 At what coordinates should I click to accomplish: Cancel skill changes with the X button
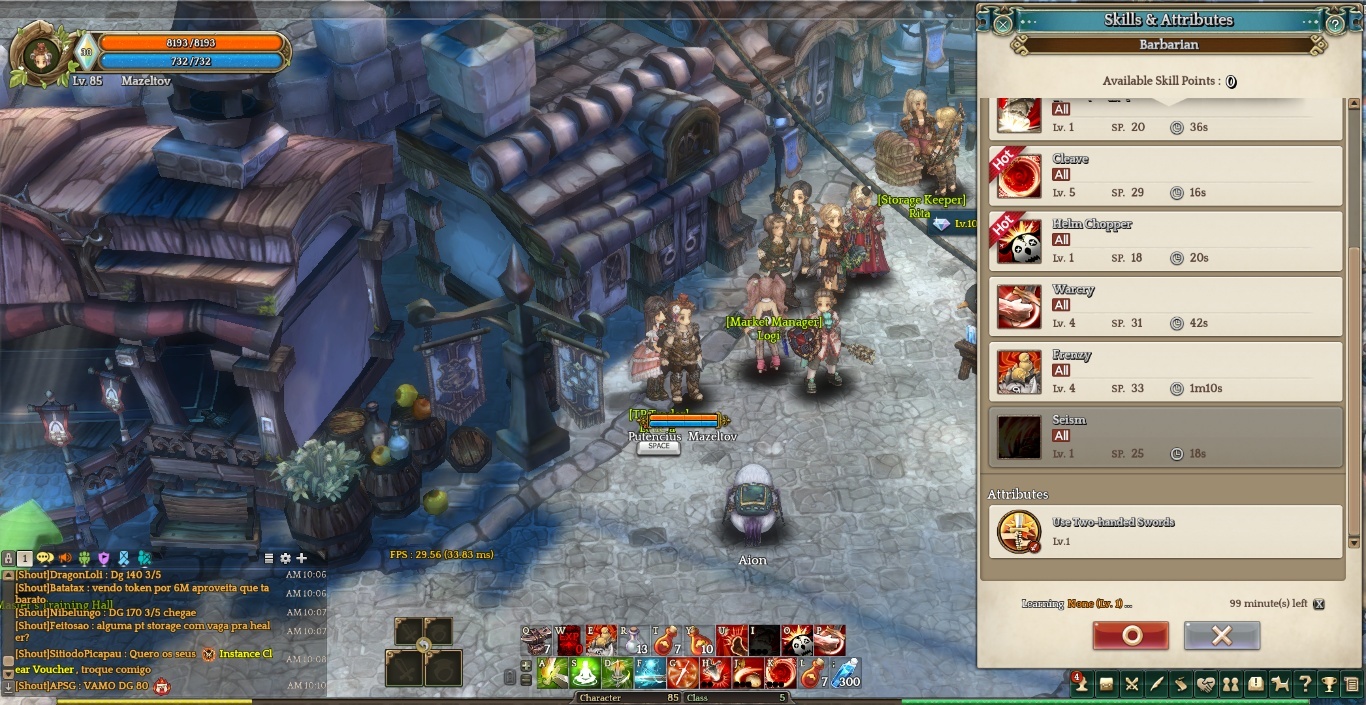click(x=1221, y=635)
